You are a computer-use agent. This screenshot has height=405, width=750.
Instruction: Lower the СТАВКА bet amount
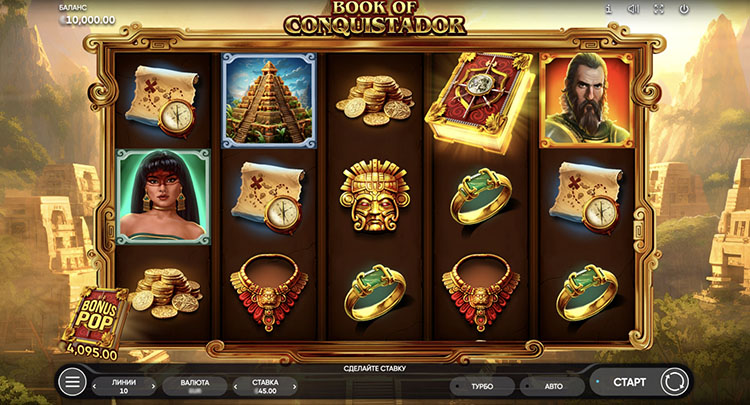pyautogui.click(x=237, y=385)
